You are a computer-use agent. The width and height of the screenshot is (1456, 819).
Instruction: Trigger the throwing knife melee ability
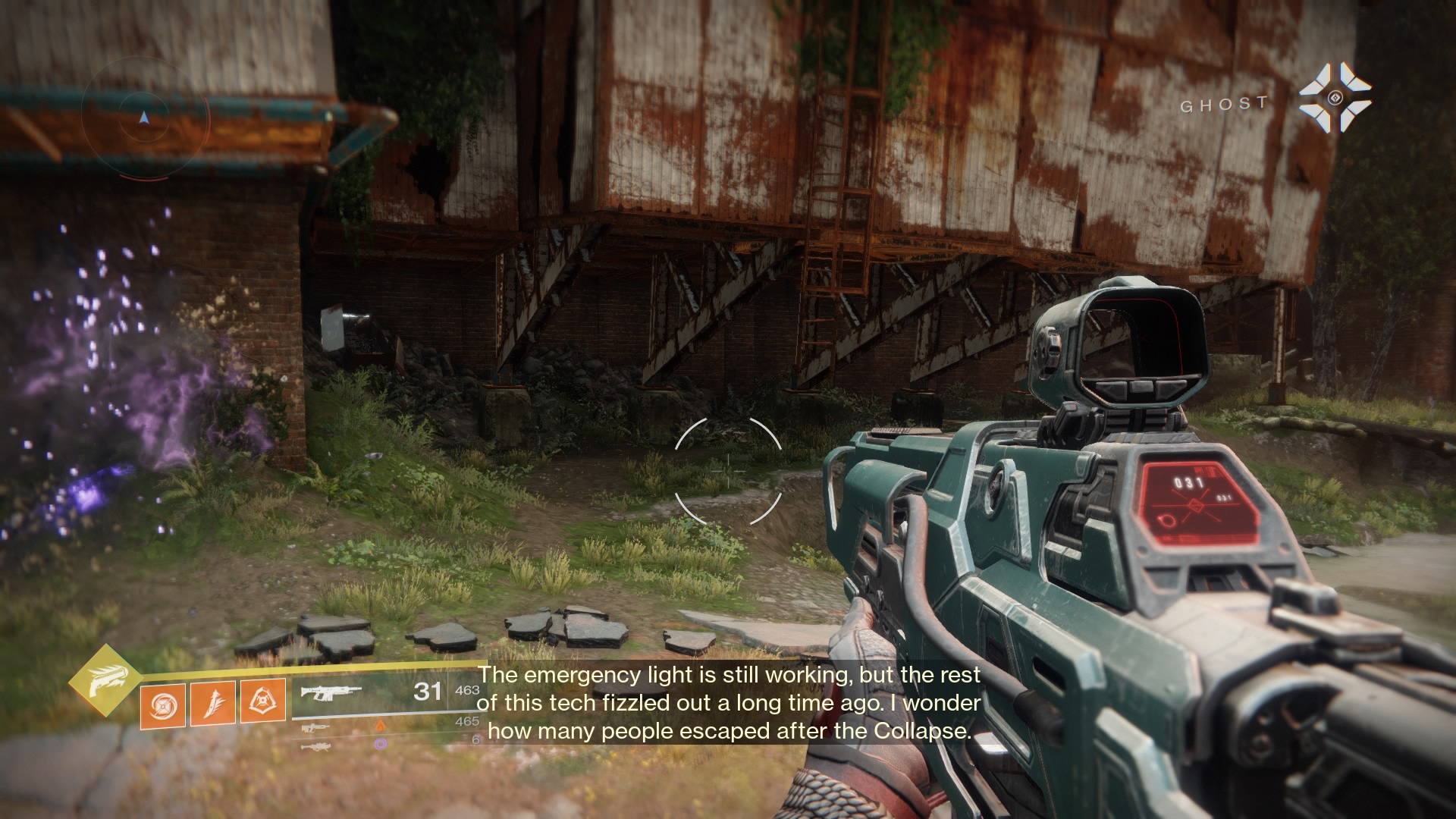[212, 703]
